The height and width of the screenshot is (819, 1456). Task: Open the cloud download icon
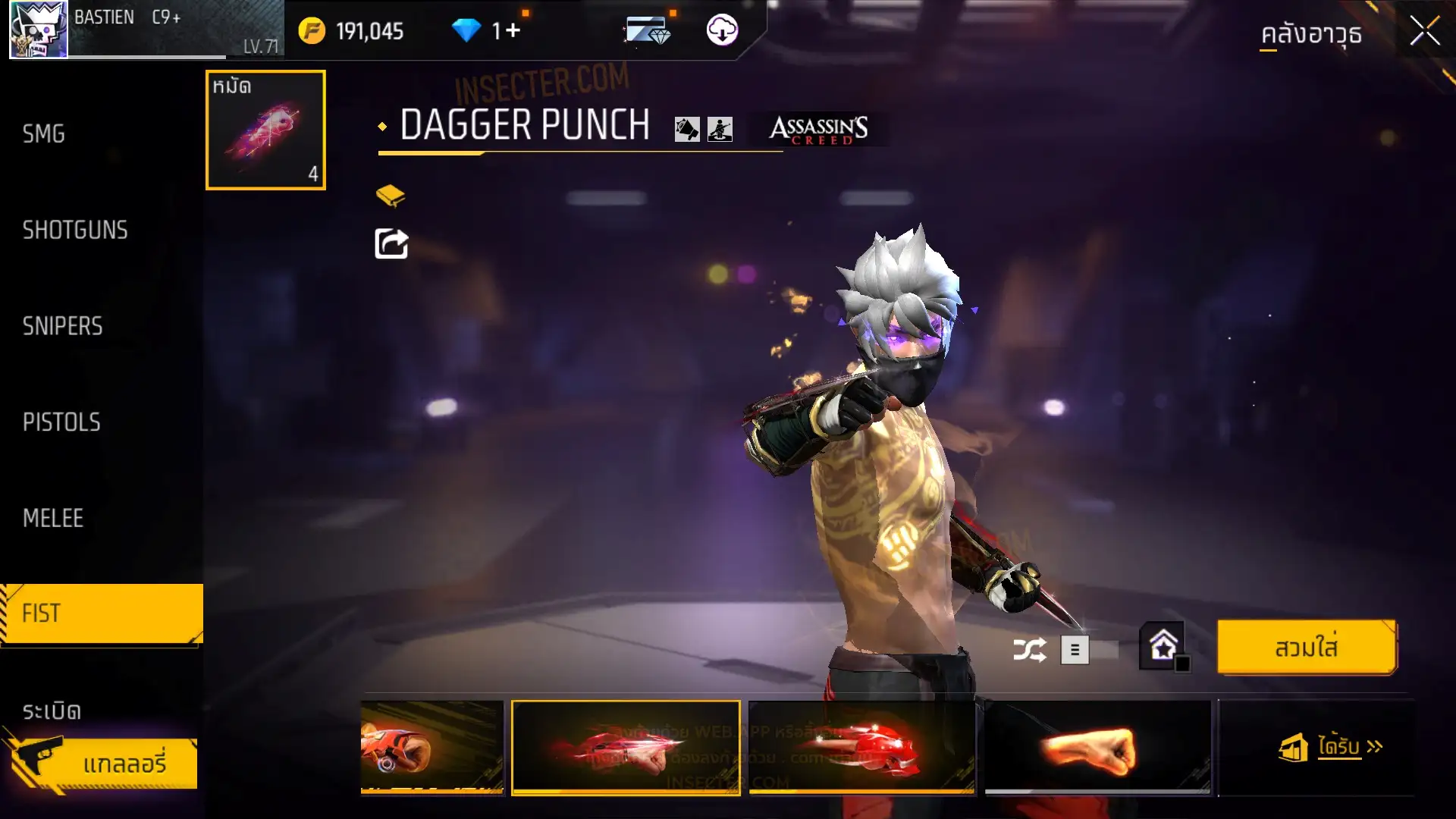tap(722, 30)
